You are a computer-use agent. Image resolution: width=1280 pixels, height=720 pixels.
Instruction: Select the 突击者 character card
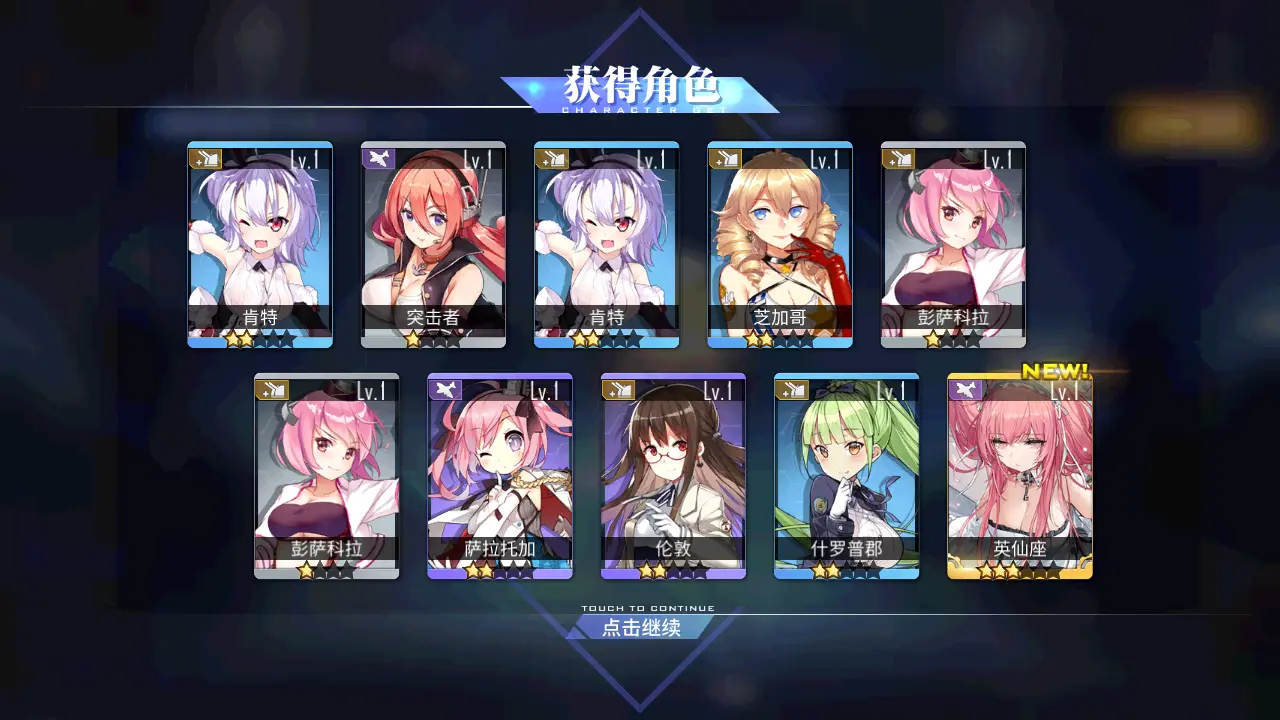(x=433, y=244)
